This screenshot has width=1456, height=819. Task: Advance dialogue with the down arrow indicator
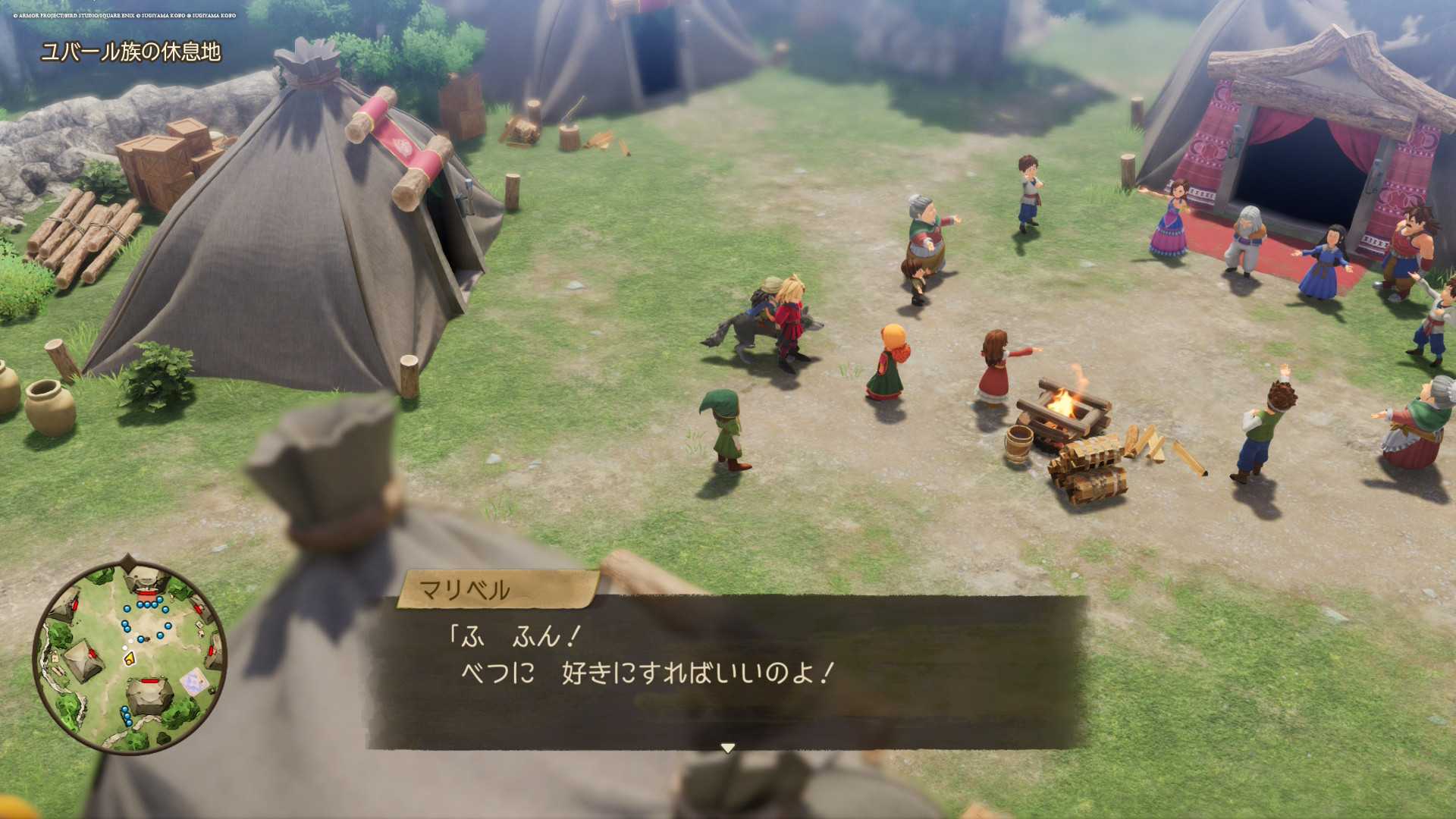[x=727, y=748]
